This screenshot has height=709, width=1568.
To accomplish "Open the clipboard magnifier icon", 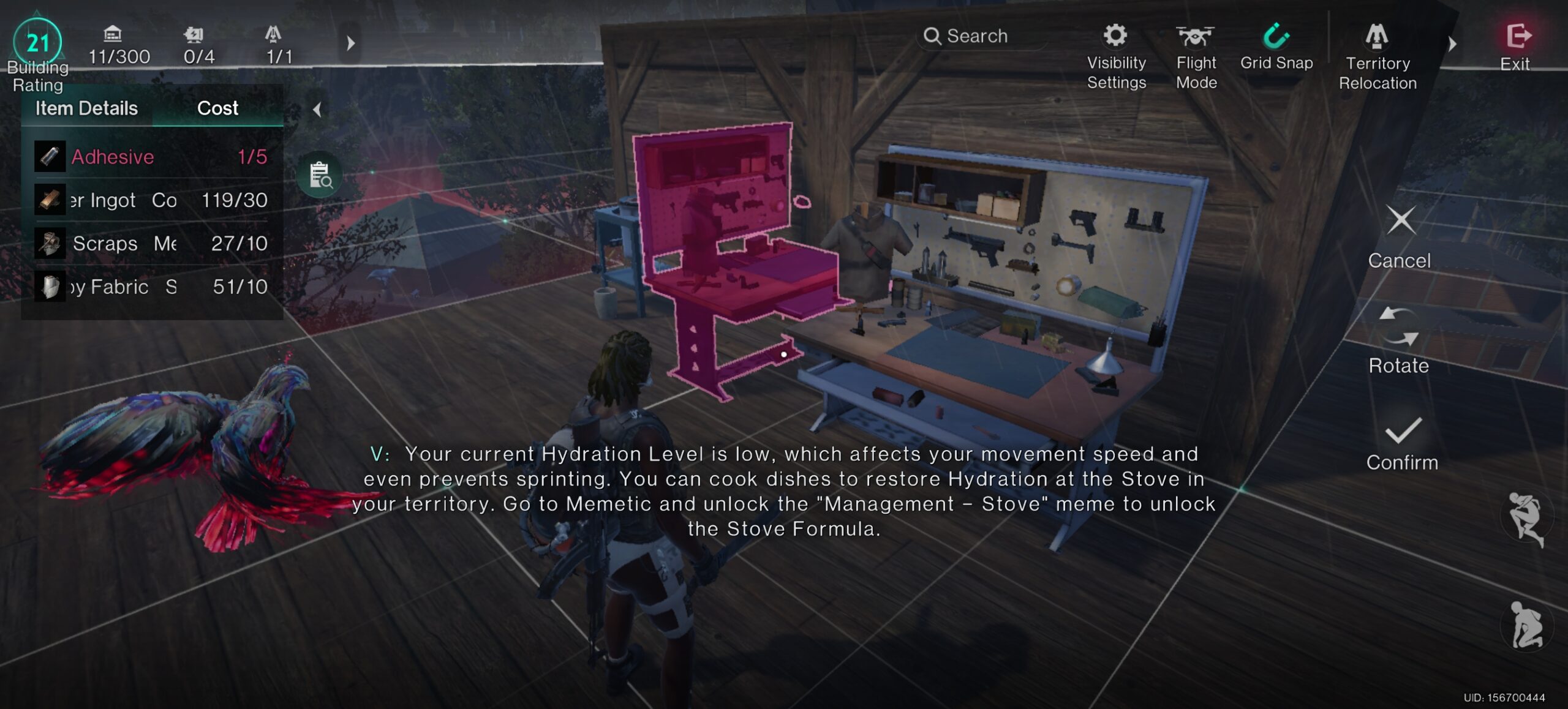I will click(x=320, y=175).
